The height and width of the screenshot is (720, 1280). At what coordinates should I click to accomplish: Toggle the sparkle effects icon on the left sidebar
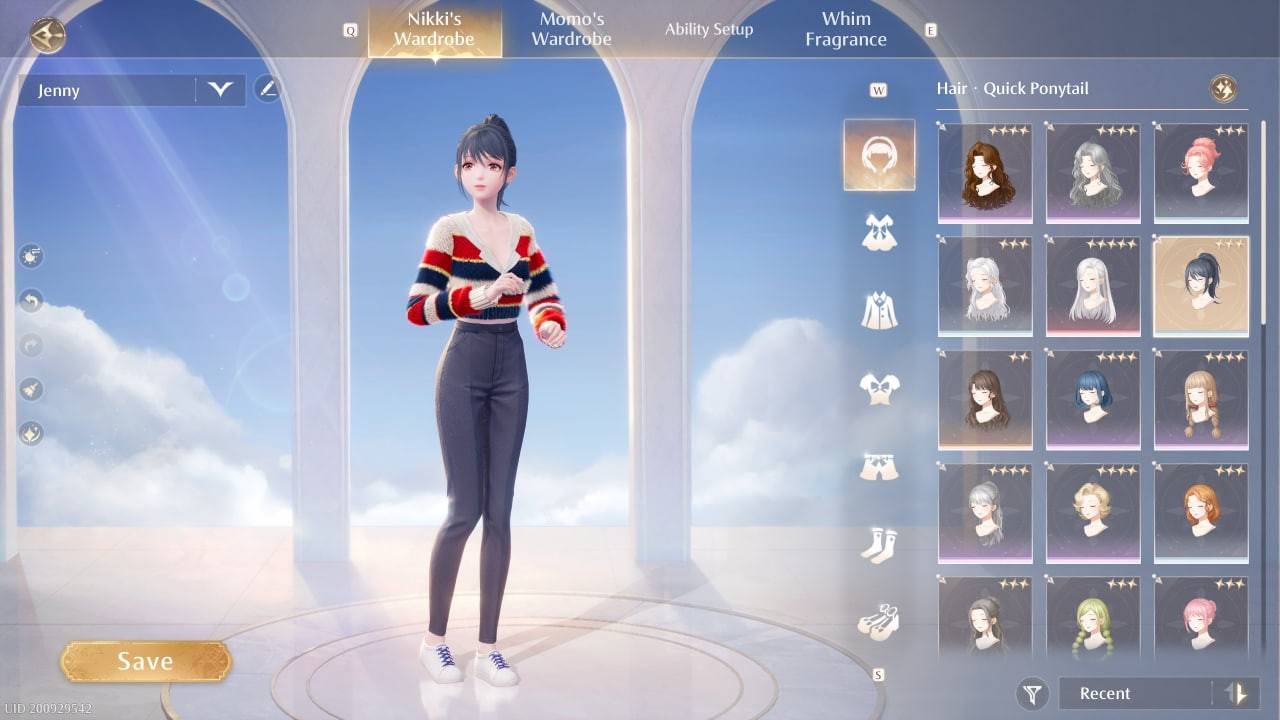pyautogui.click(x=30, y=433)
